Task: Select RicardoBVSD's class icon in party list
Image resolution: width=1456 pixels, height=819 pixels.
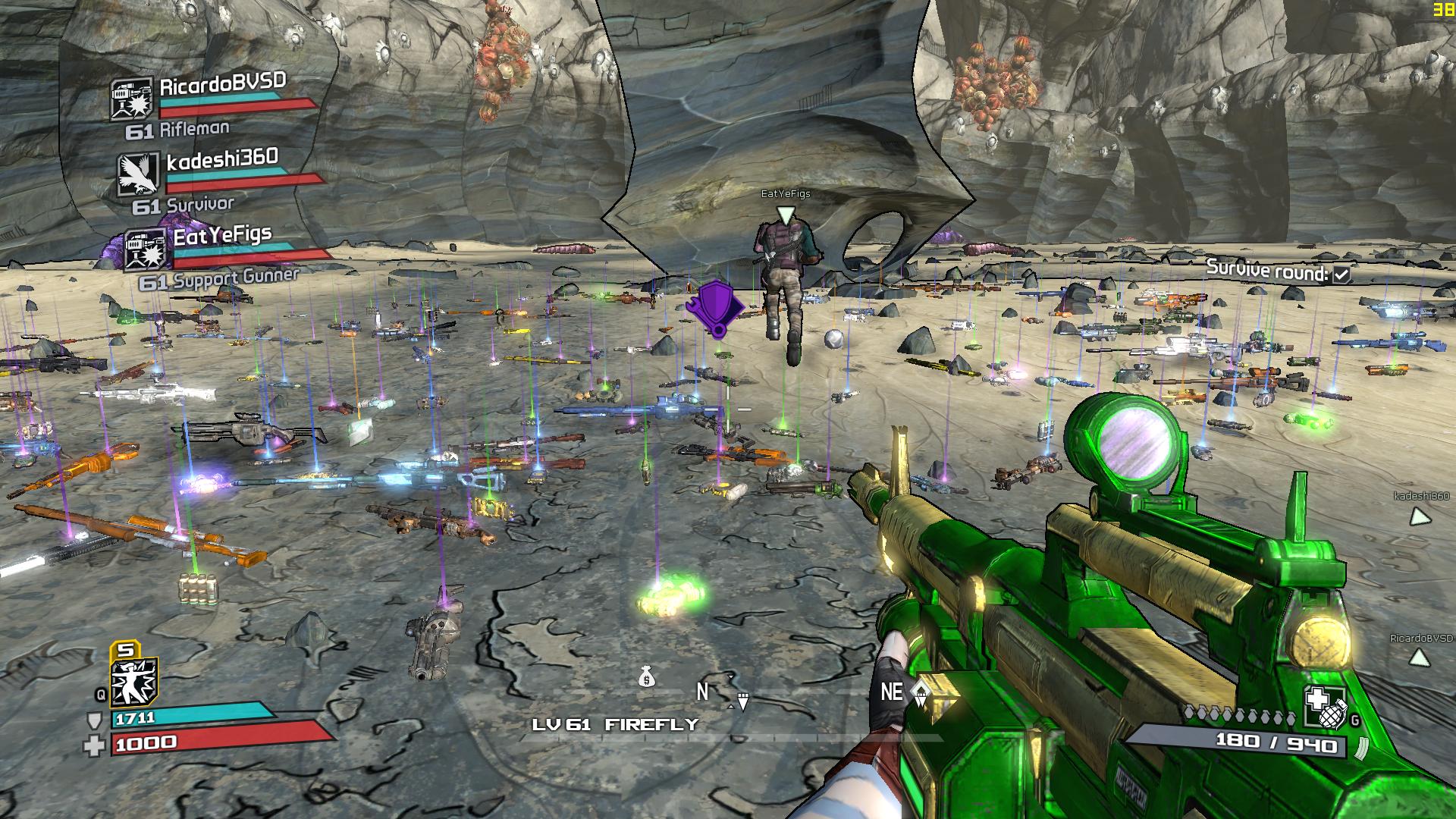Action: point(130,99)
